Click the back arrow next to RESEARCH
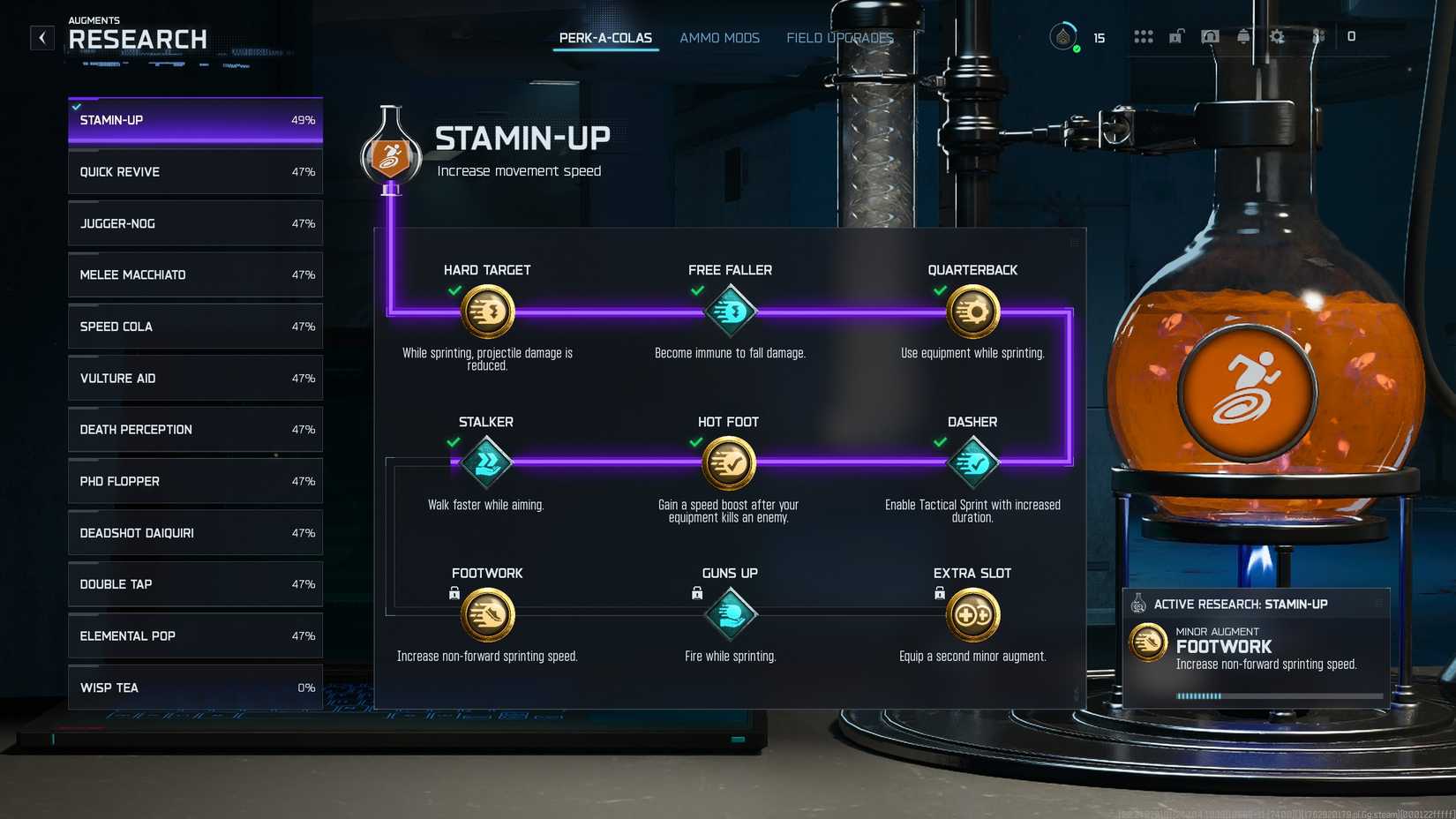1456x819 pixels. pos(41,37)
